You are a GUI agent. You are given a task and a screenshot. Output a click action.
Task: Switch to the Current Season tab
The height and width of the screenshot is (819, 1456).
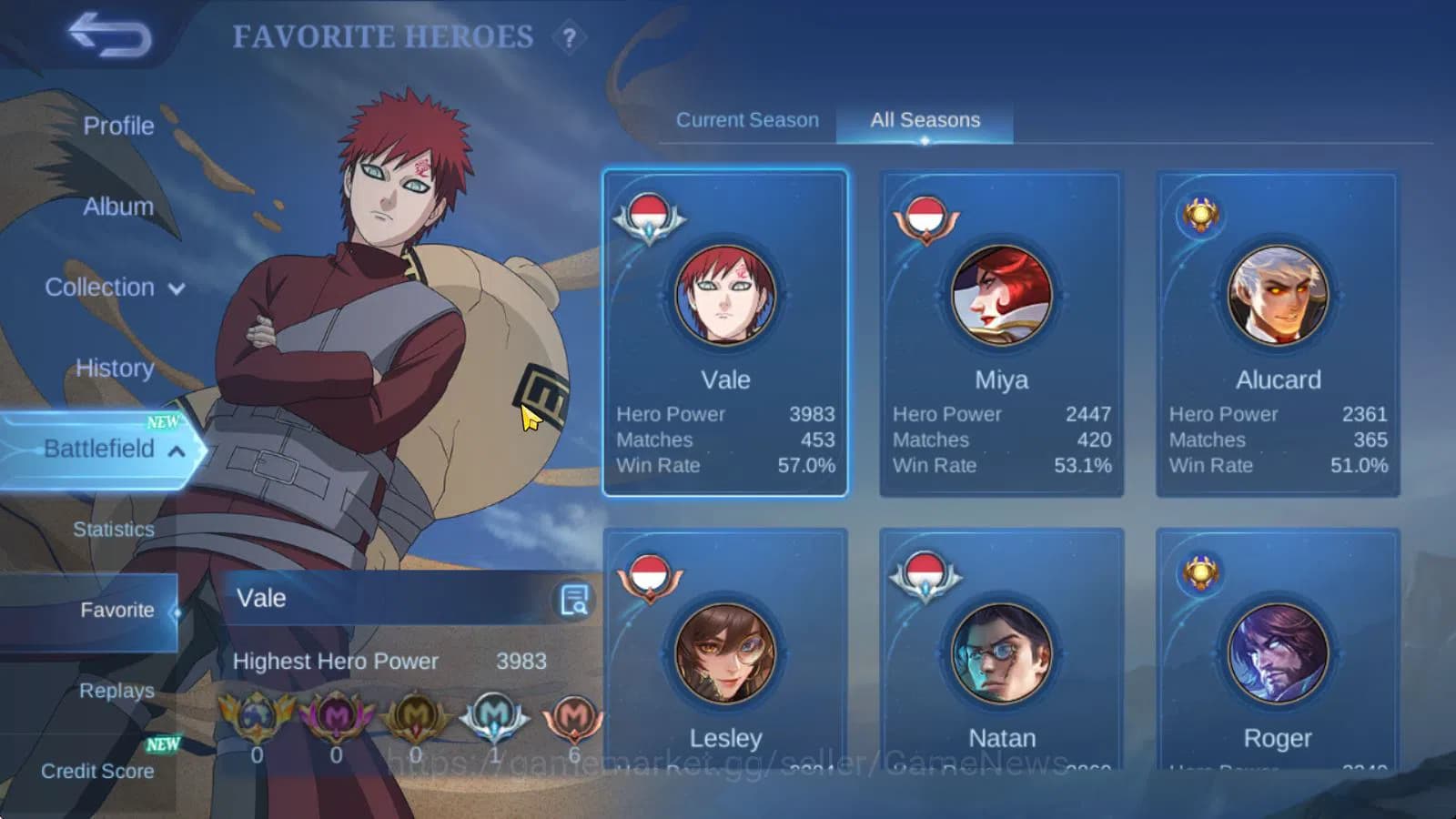click(x=747, y=119)
